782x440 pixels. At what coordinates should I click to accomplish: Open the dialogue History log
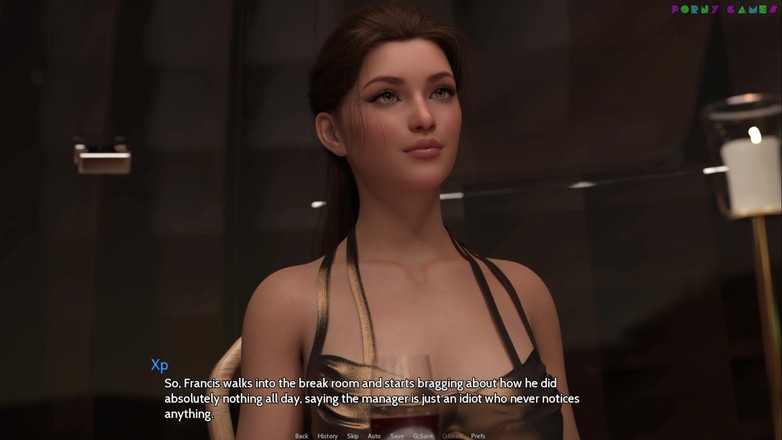(327, 436)
